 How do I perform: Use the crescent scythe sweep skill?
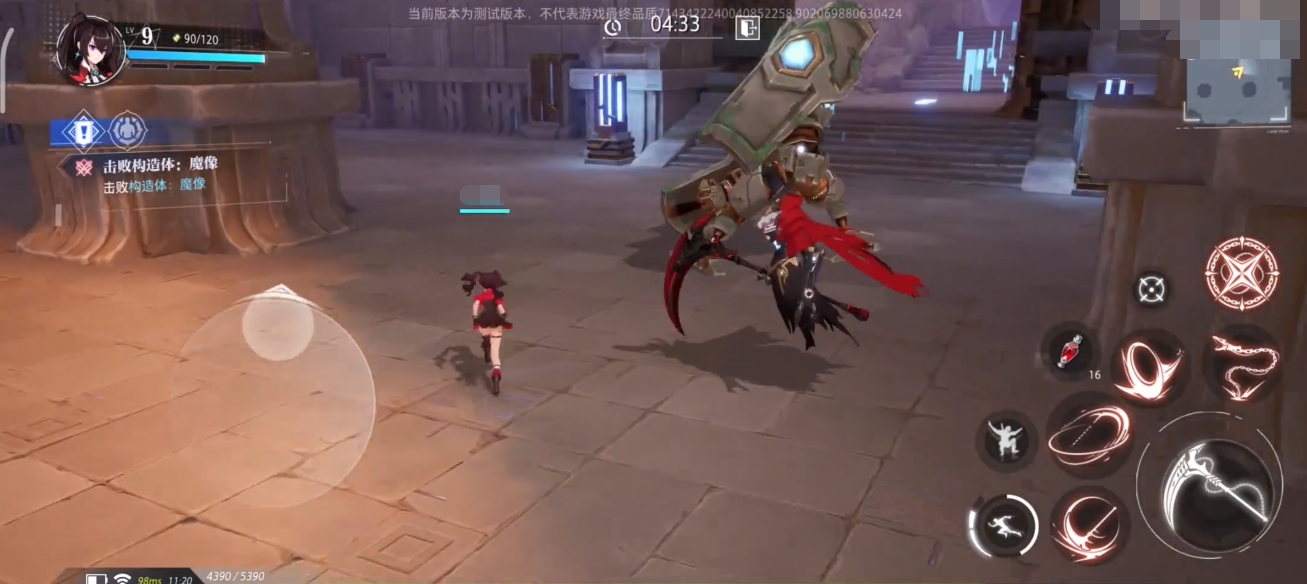click(1089, 523)
